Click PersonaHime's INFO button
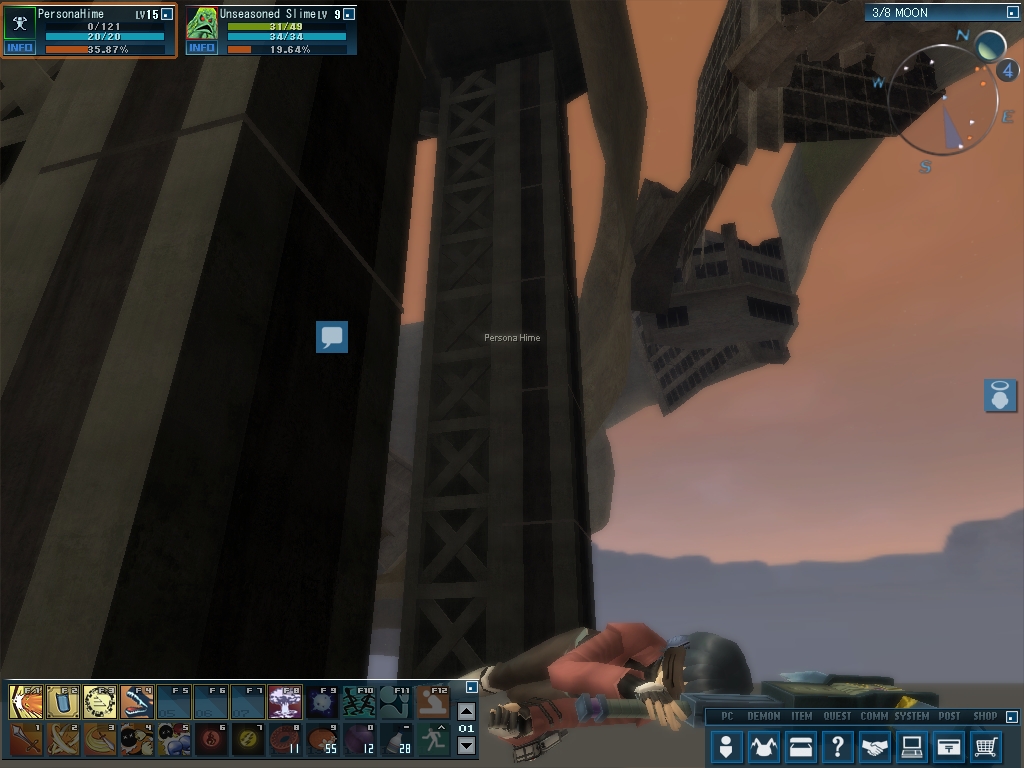 (x=19, y=48)
